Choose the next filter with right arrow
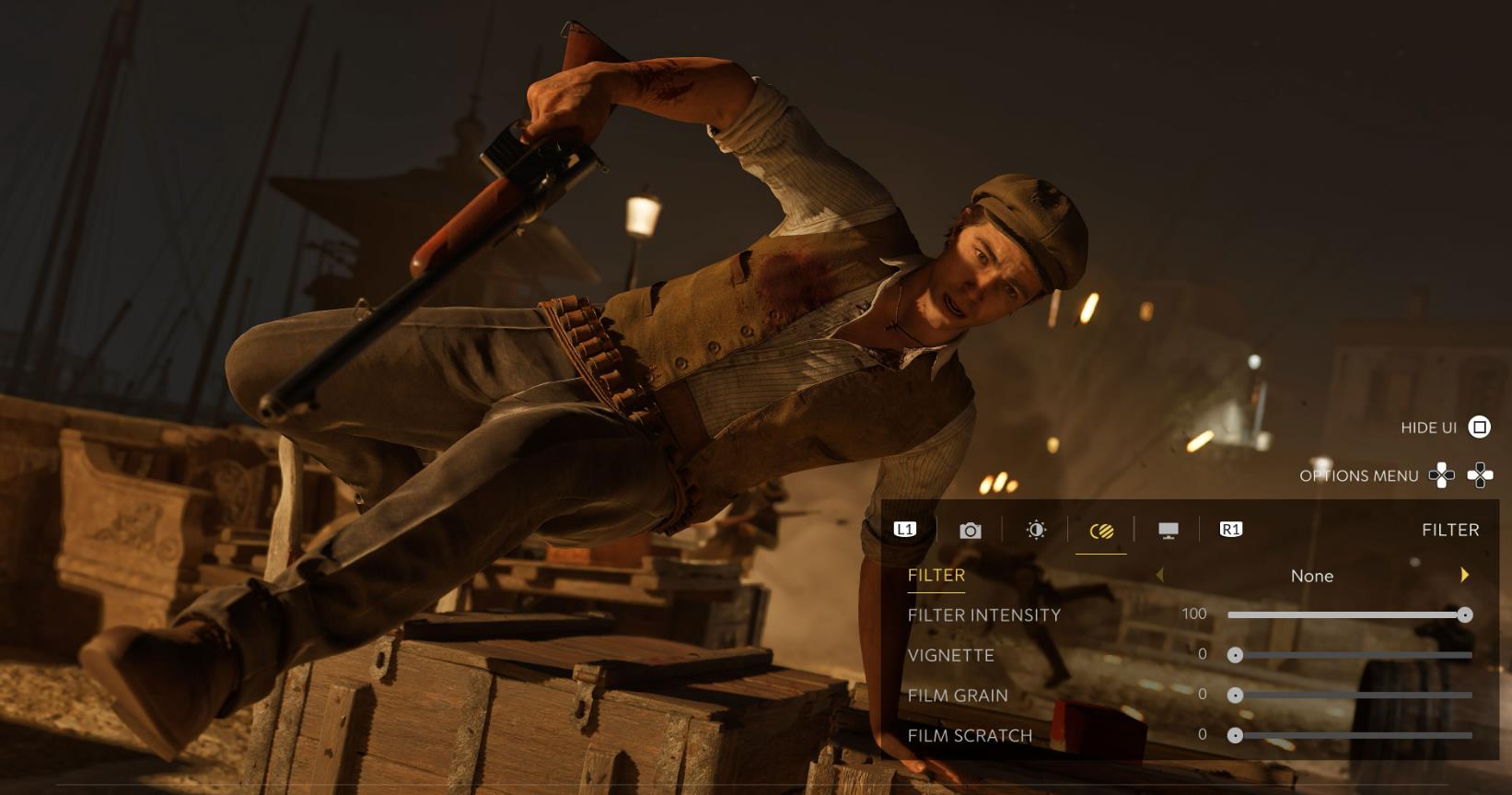1512x795 pixels. pos(1464,575)
